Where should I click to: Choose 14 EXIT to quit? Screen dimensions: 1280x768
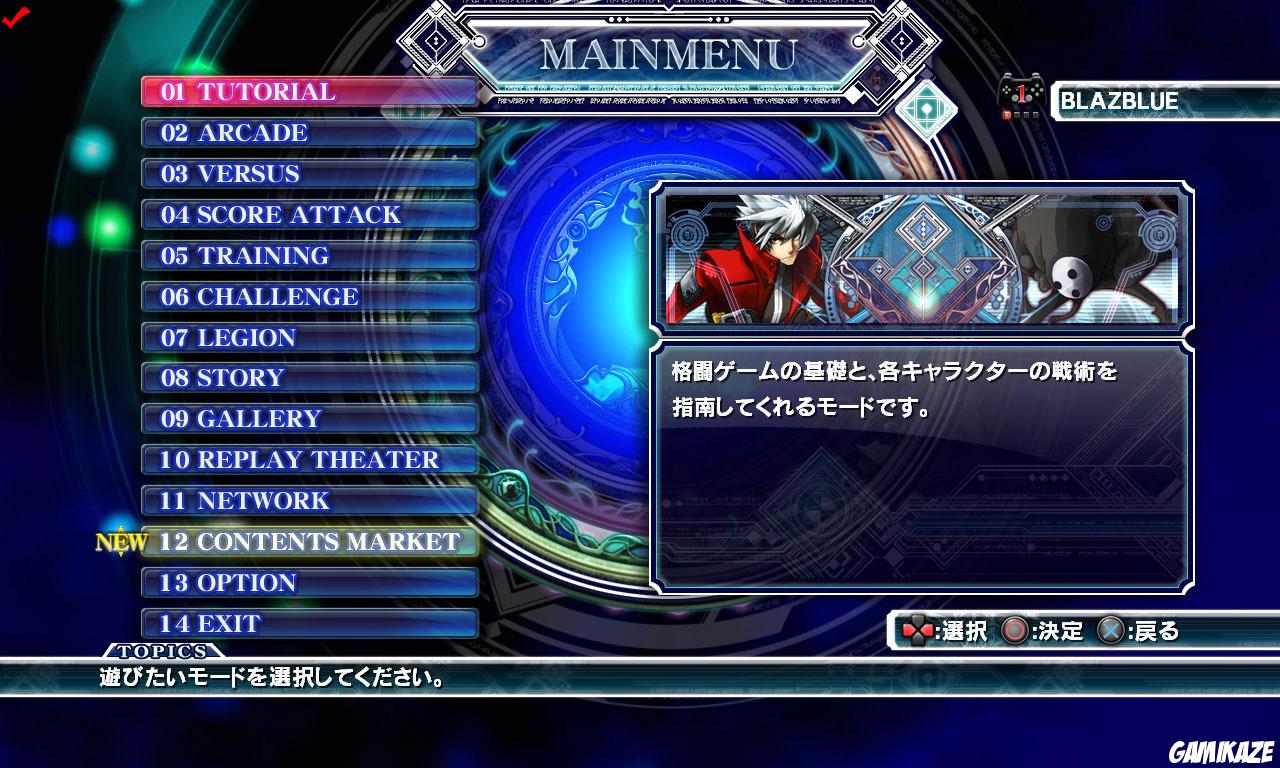[x=310, y=623]
